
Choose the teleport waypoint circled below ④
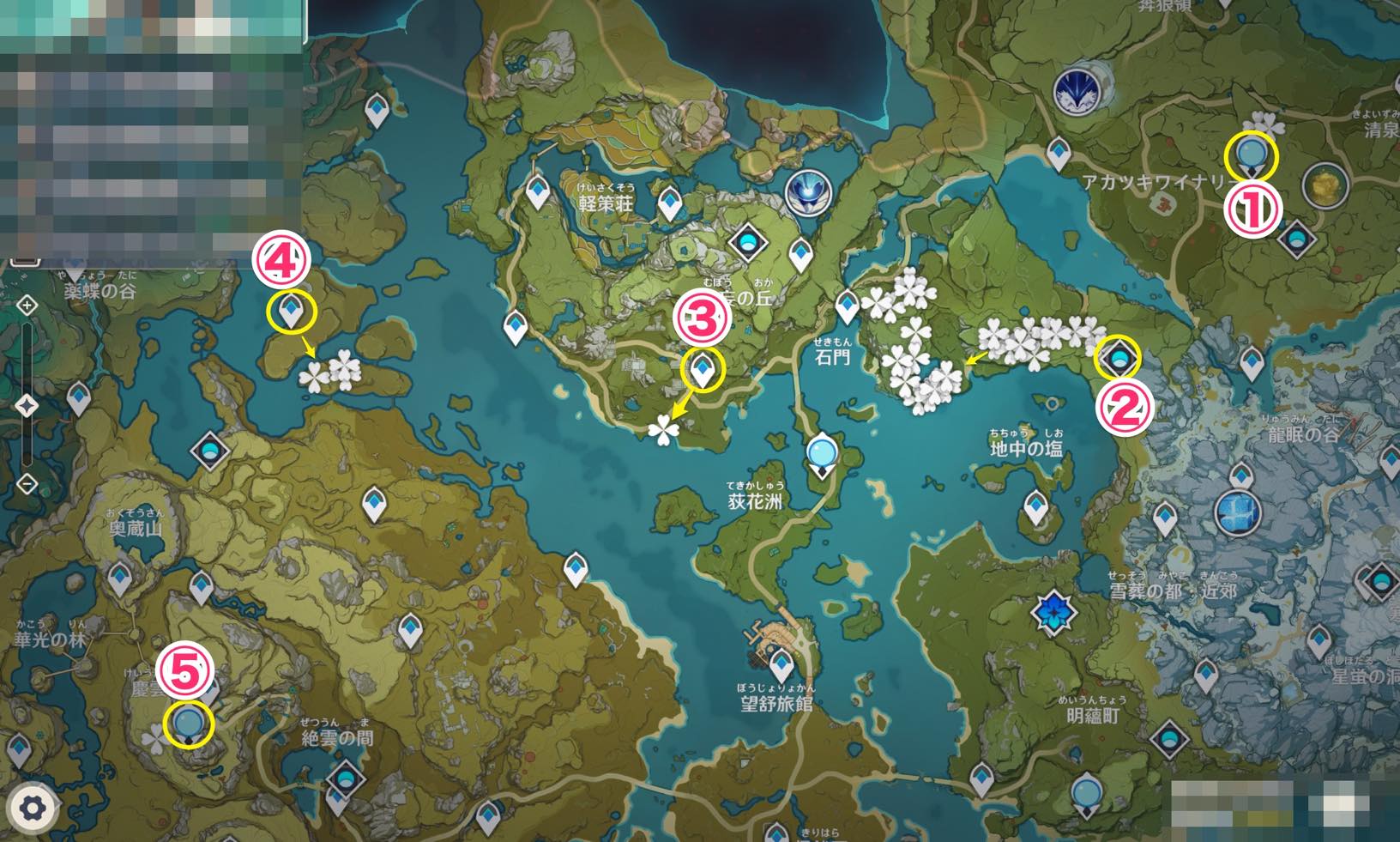point(291,312)
